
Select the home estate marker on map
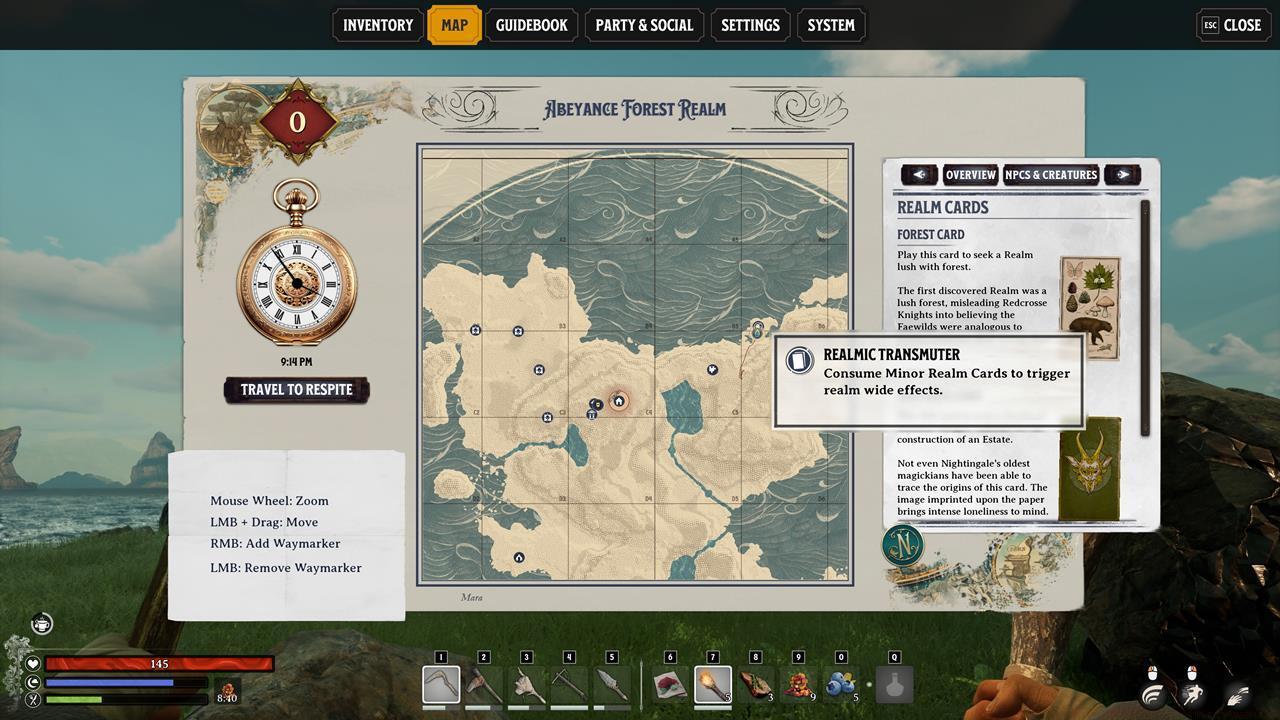pos(619,401)
